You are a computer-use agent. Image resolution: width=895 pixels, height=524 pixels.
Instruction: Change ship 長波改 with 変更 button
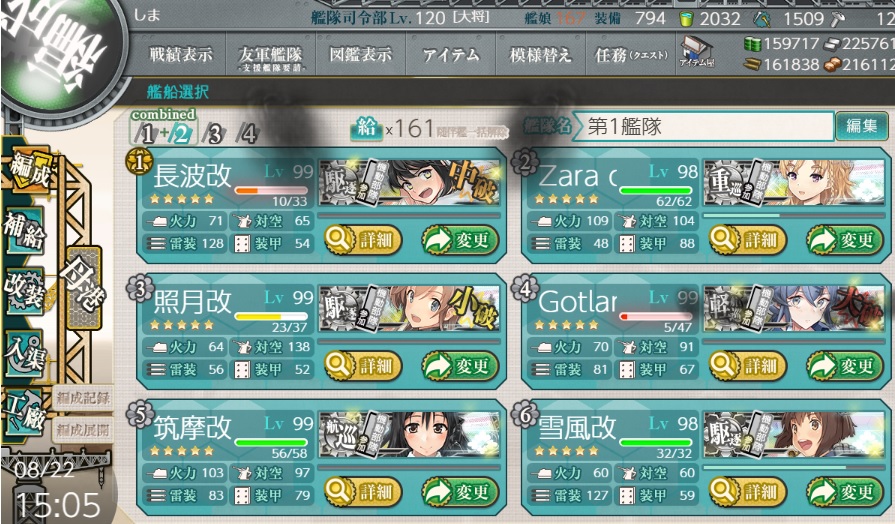pos(460,240)
